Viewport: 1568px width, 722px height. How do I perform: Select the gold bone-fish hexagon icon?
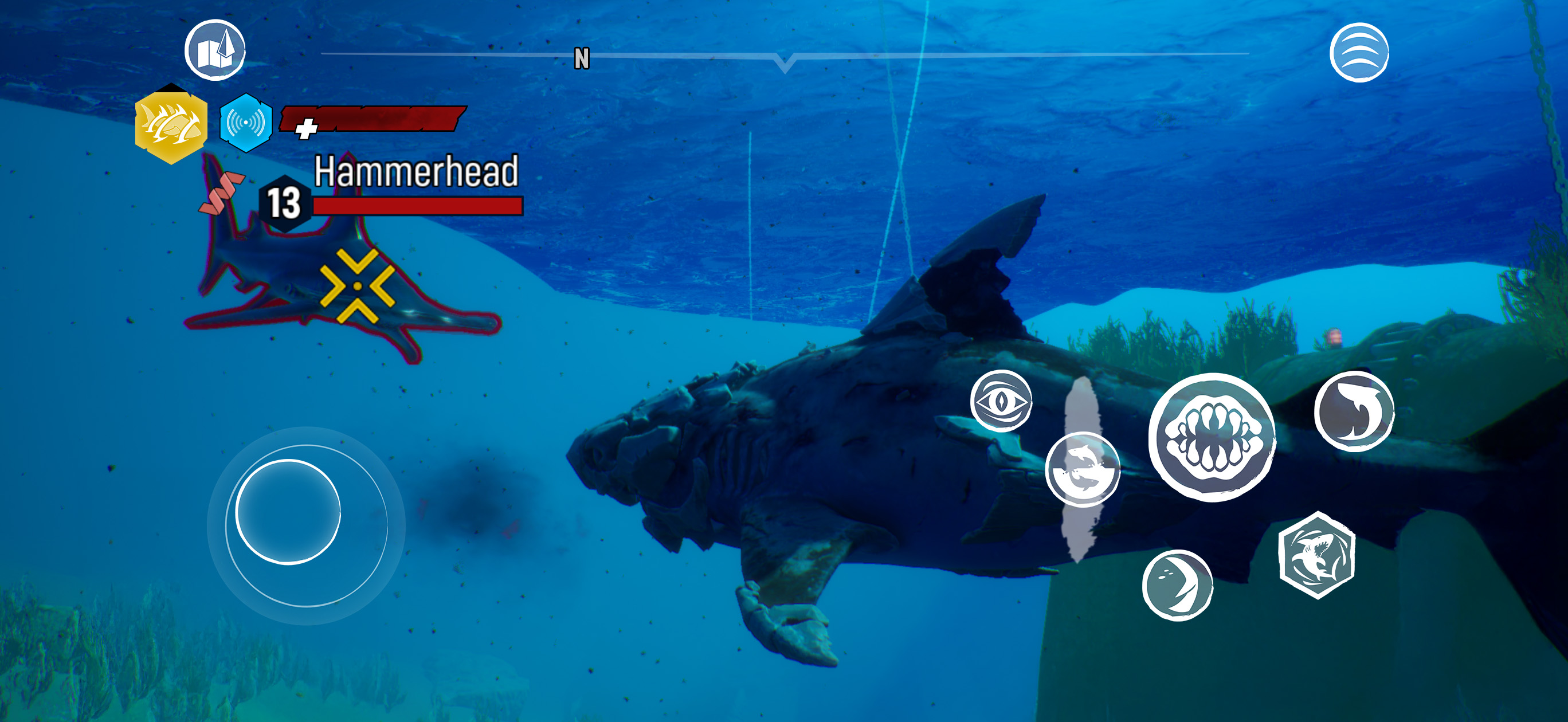click(171, 124)
